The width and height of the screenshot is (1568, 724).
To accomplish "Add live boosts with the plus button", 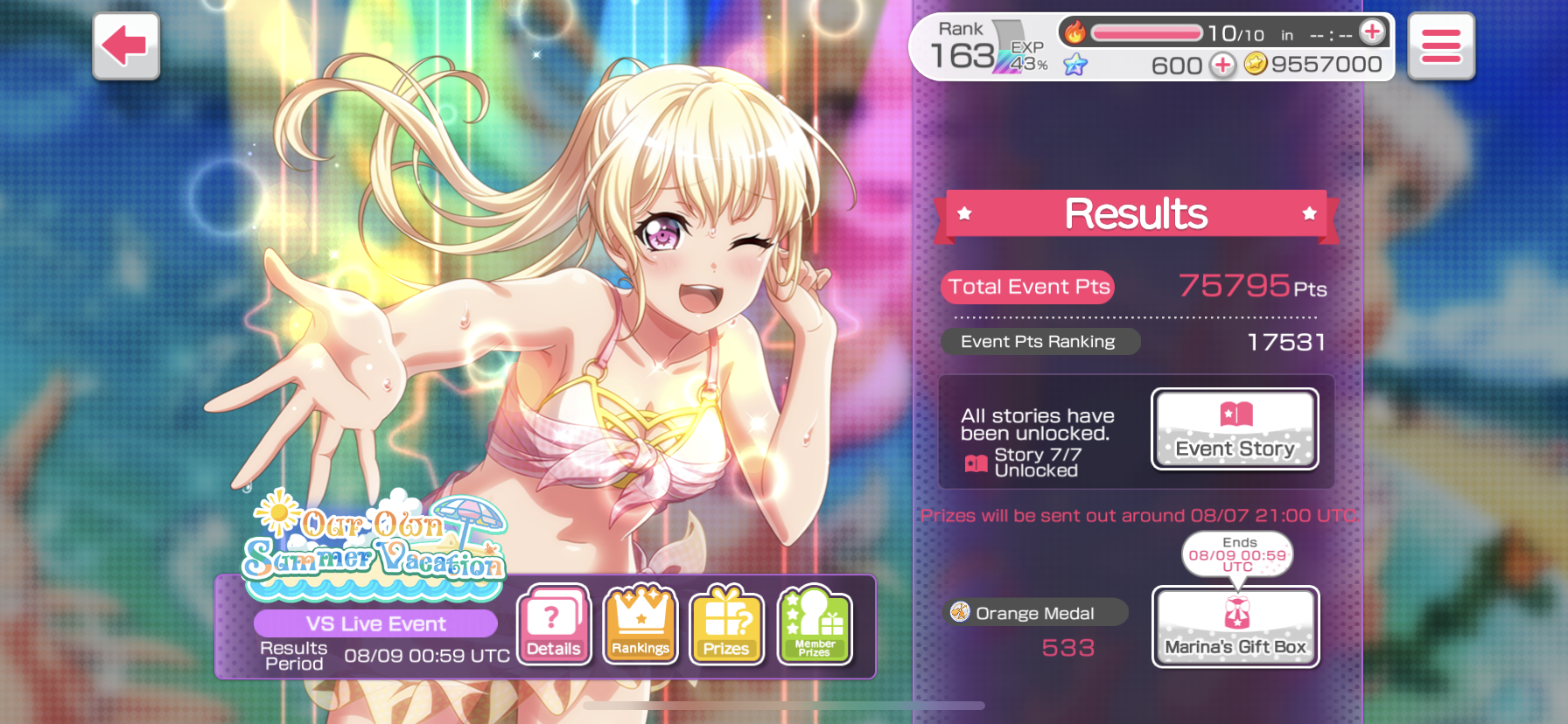I will 1372,32.
